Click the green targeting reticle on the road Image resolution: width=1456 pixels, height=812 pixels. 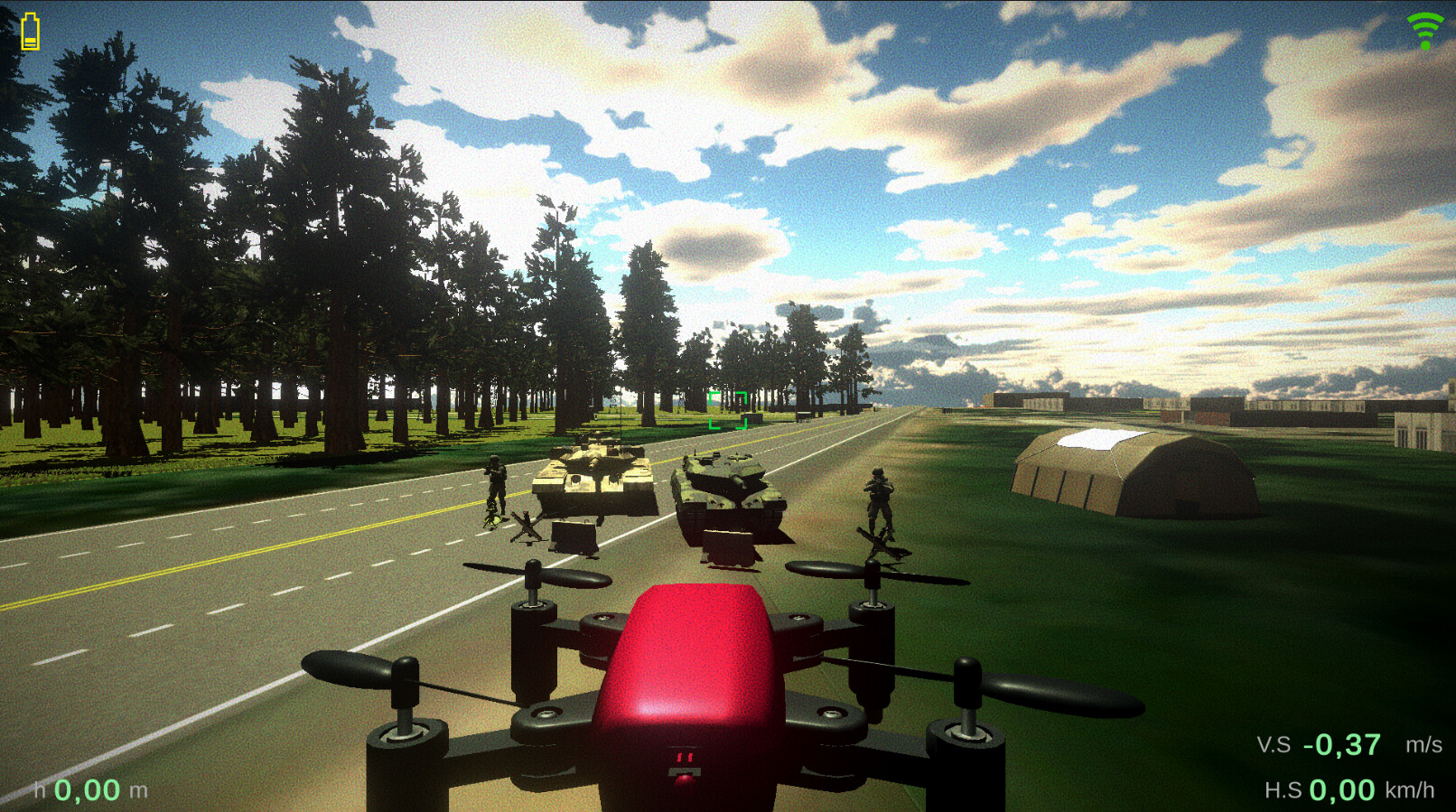tap(728, 408)
